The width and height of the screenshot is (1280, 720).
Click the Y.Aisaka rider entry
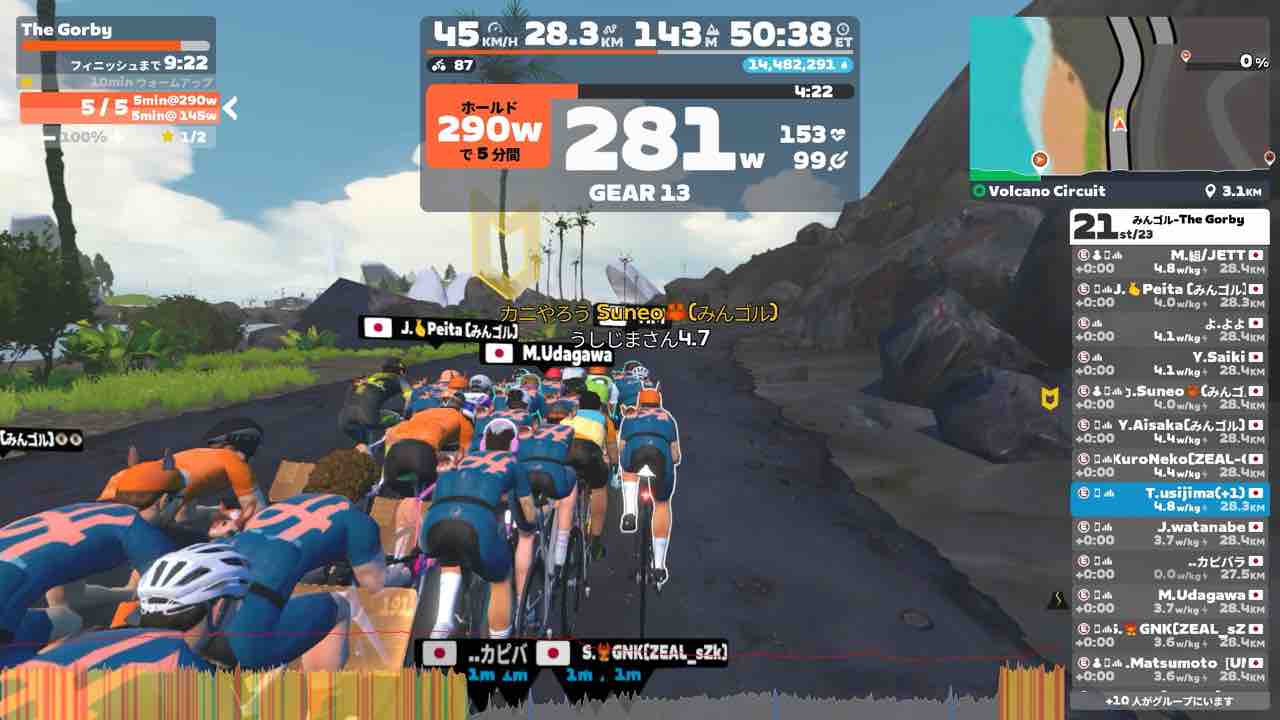pyautogui.click(x=1169, y=431)
